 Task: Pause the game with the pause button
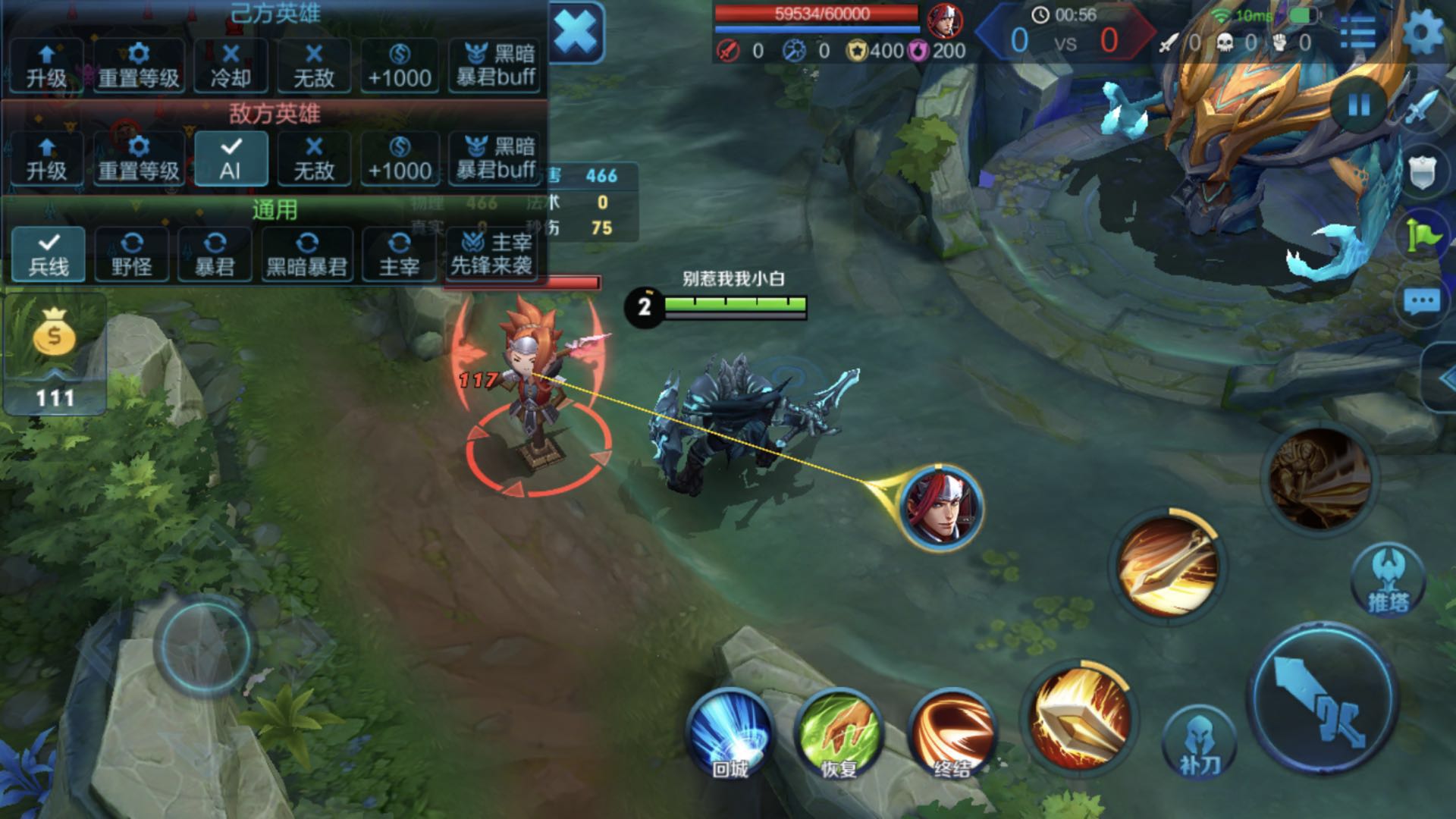click(1358, 105)
